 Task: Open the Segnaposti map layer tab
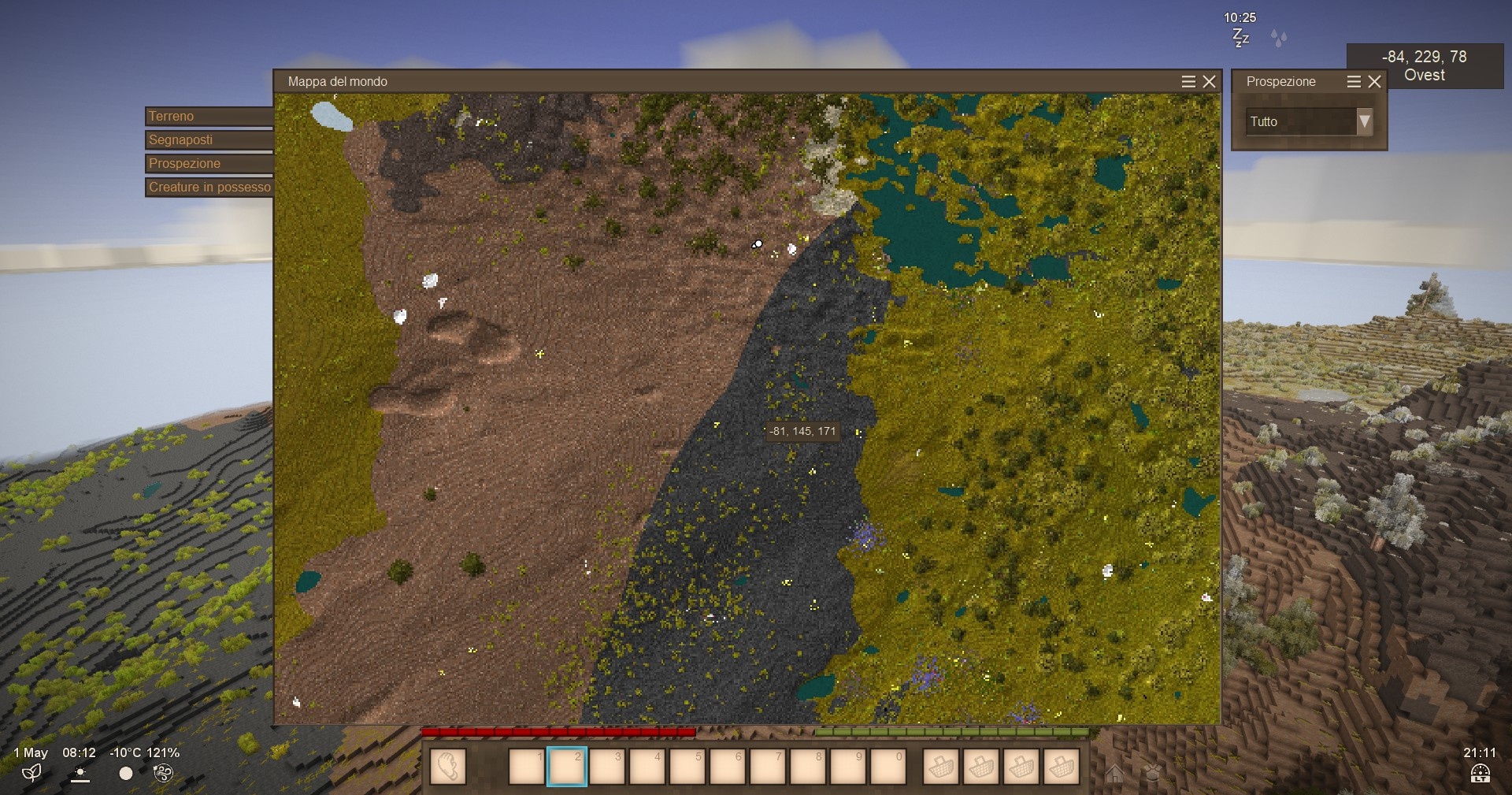(209, 139)
